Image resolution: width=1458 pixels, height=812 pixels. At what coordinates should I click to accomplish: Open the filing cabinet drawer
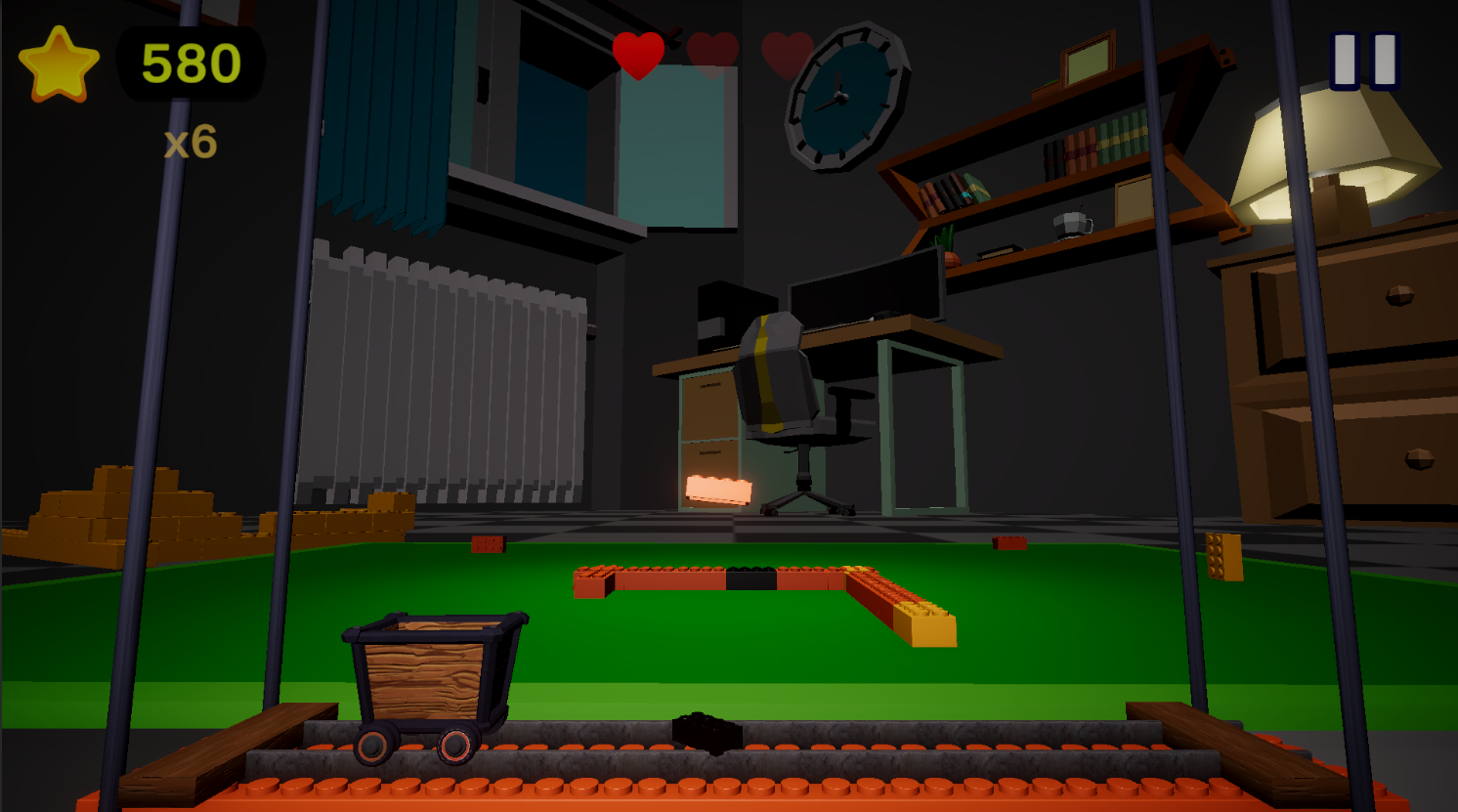point(710,401)
